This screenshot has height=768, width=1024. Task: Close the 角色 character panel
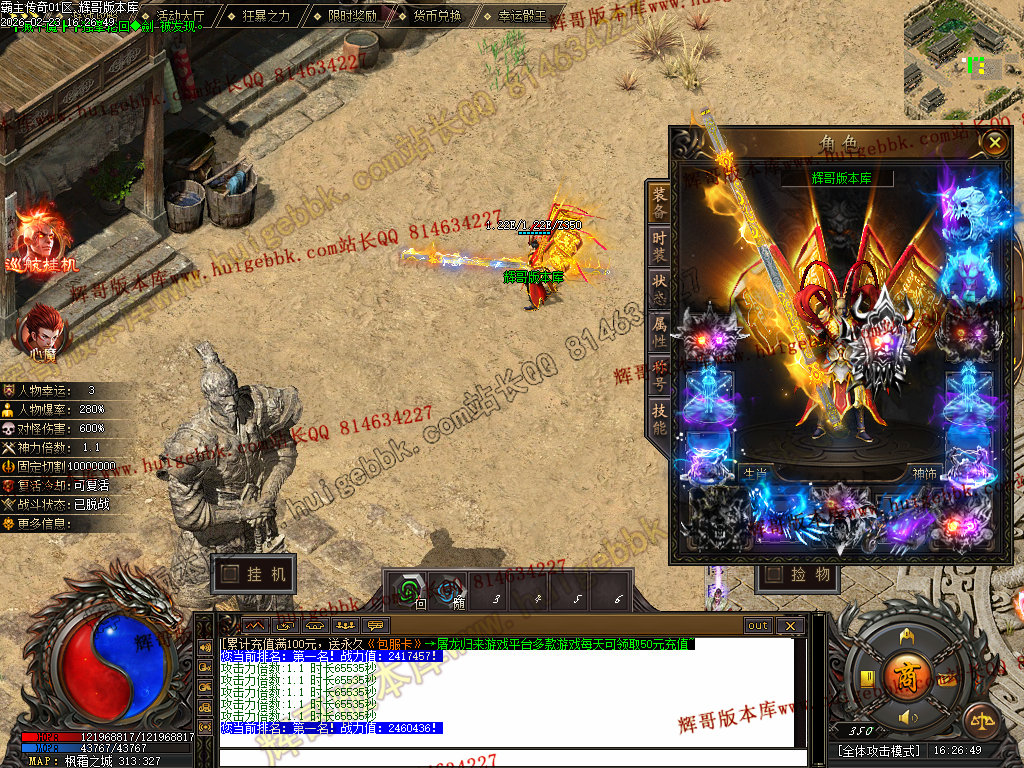click(994, 143)
